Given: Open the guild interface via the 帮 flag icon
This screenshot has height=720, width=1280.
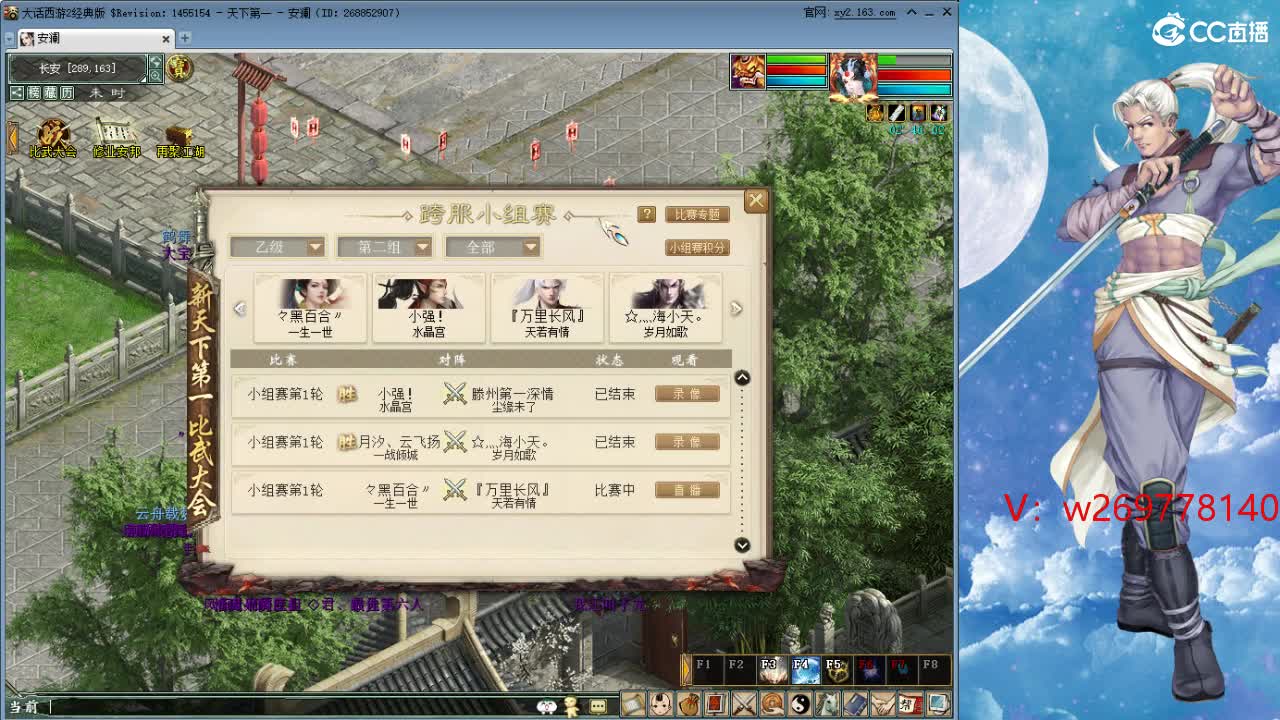Looking at the screenshot, I should tap(910, 703).
